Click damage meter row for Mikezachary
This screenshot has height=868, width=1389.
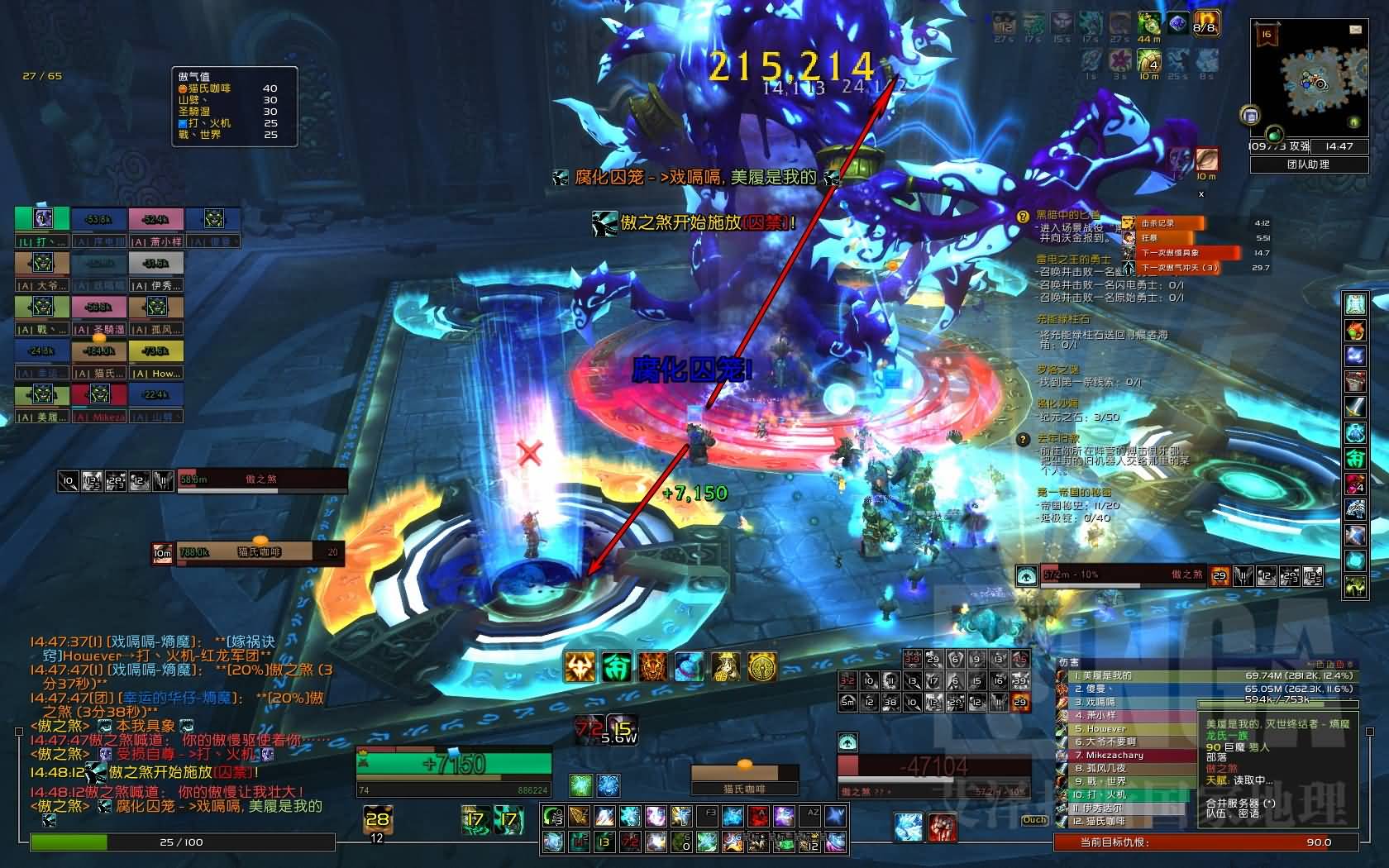[x=1124, y=755]
